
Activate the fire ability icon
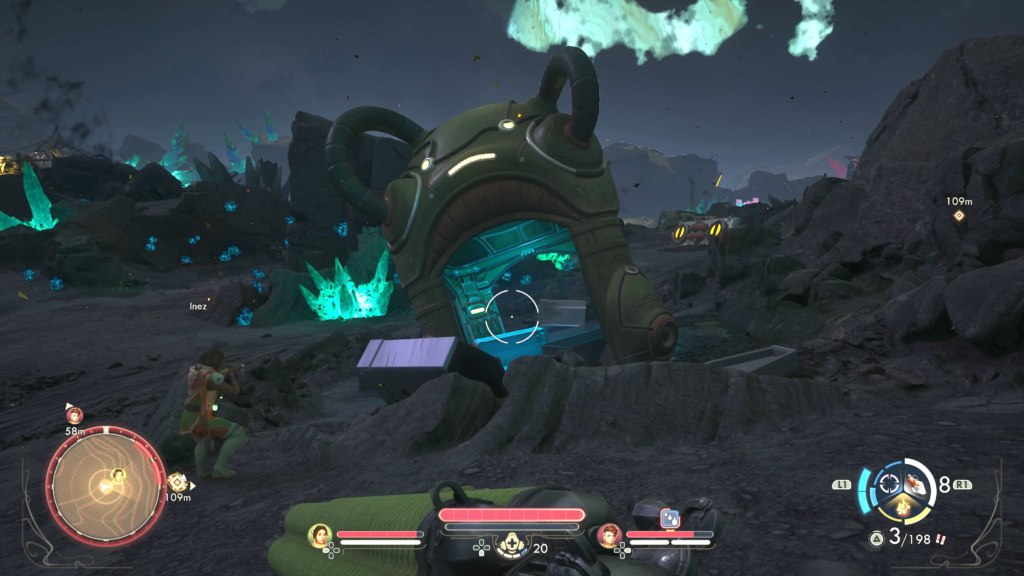point(901,508)
